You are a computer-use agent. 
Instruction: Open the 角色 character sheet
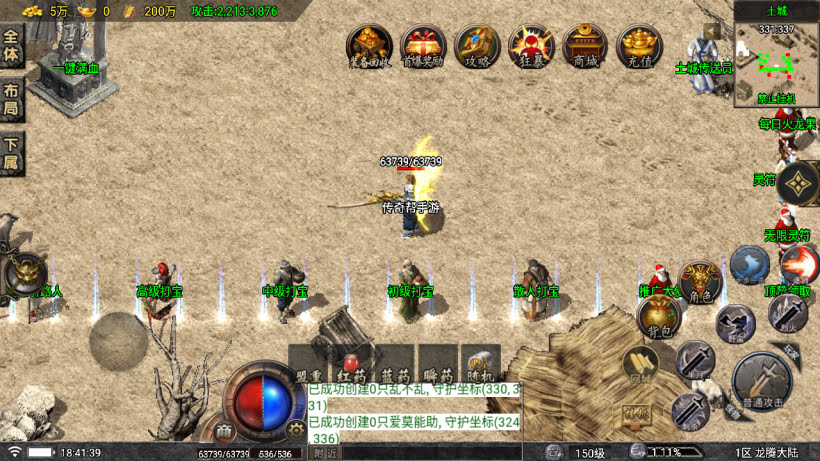(700, 282)
